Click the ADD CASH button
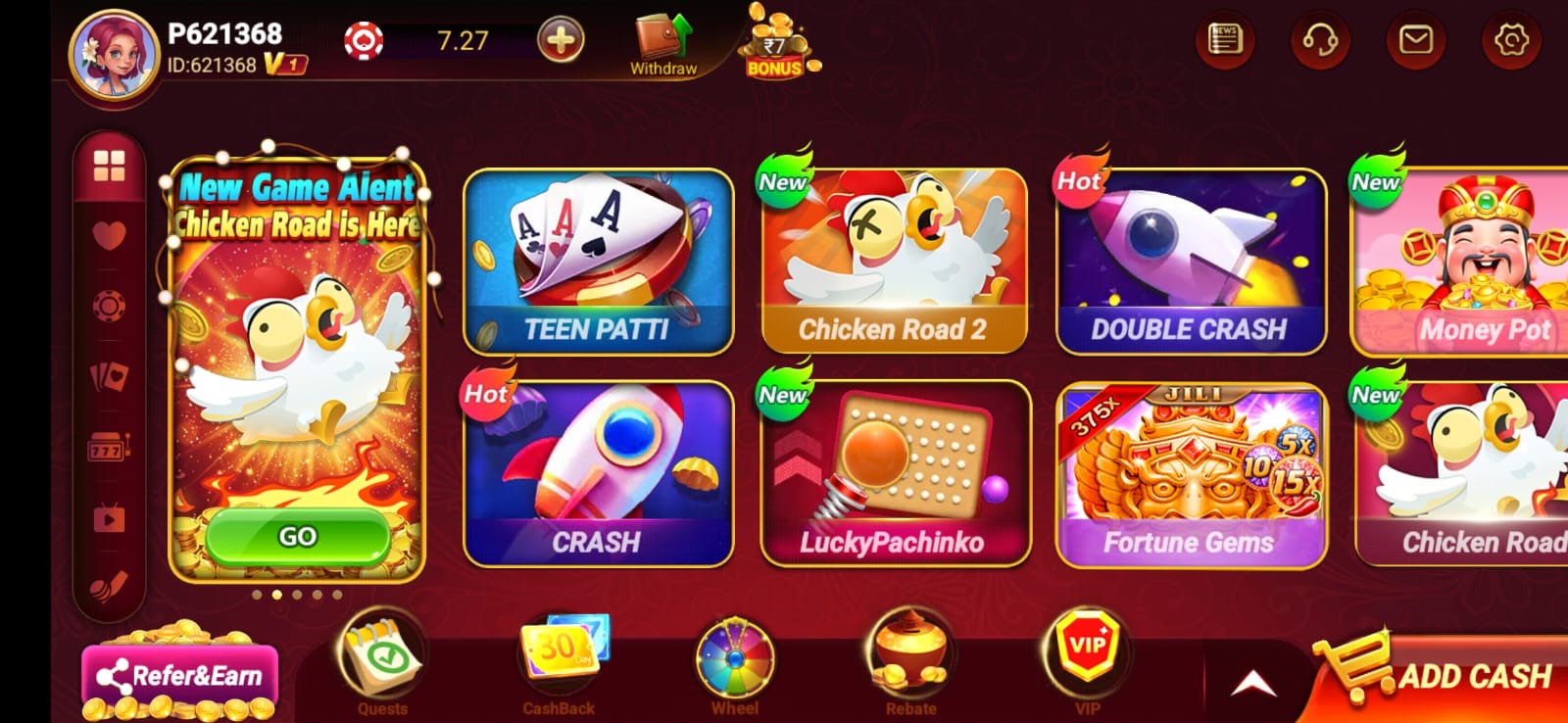1568x723 pixels. pos(1450,676)
